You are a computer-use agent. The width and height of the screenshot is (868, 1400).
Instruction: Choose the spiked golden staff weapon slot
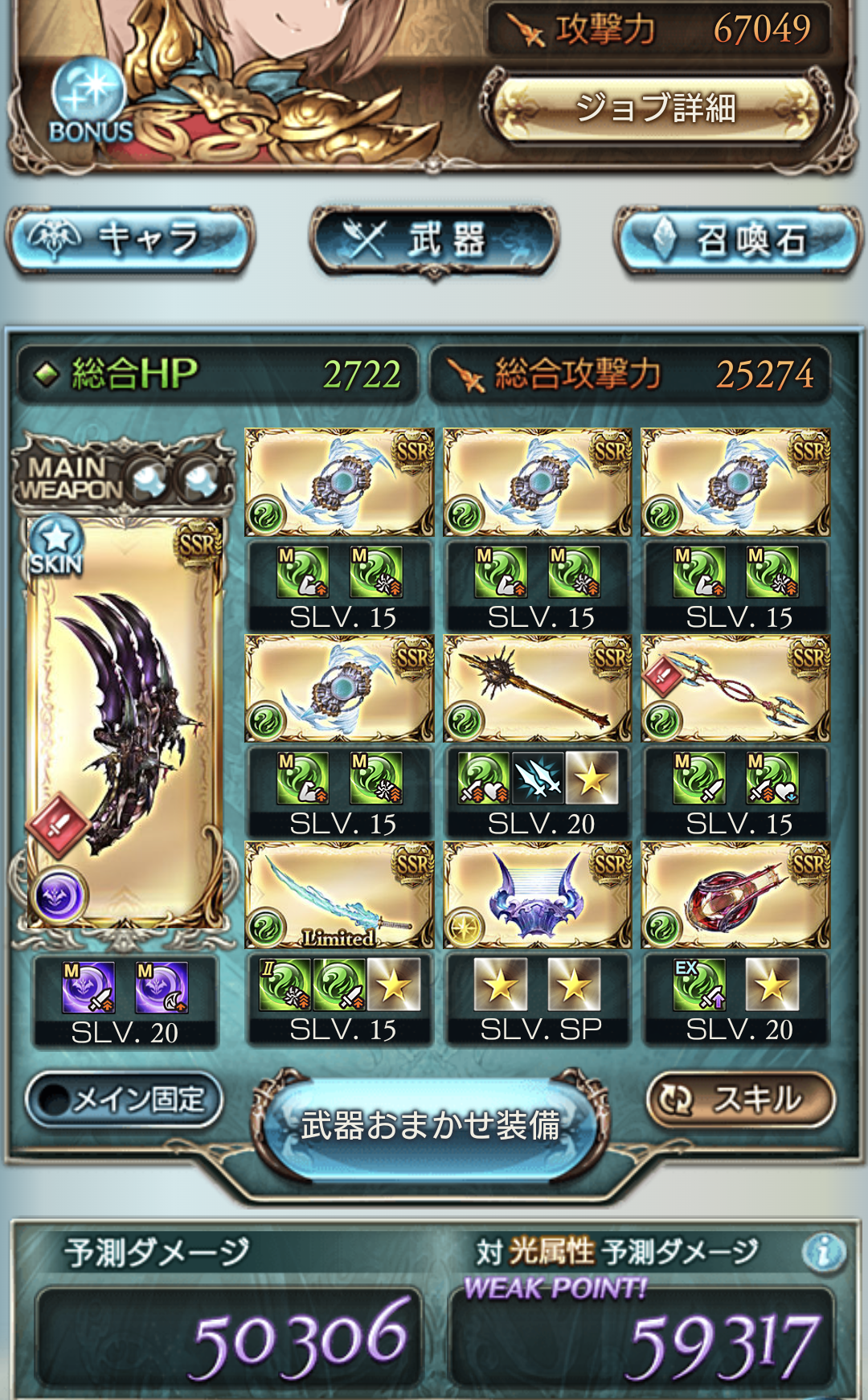[x=537, y=689]
